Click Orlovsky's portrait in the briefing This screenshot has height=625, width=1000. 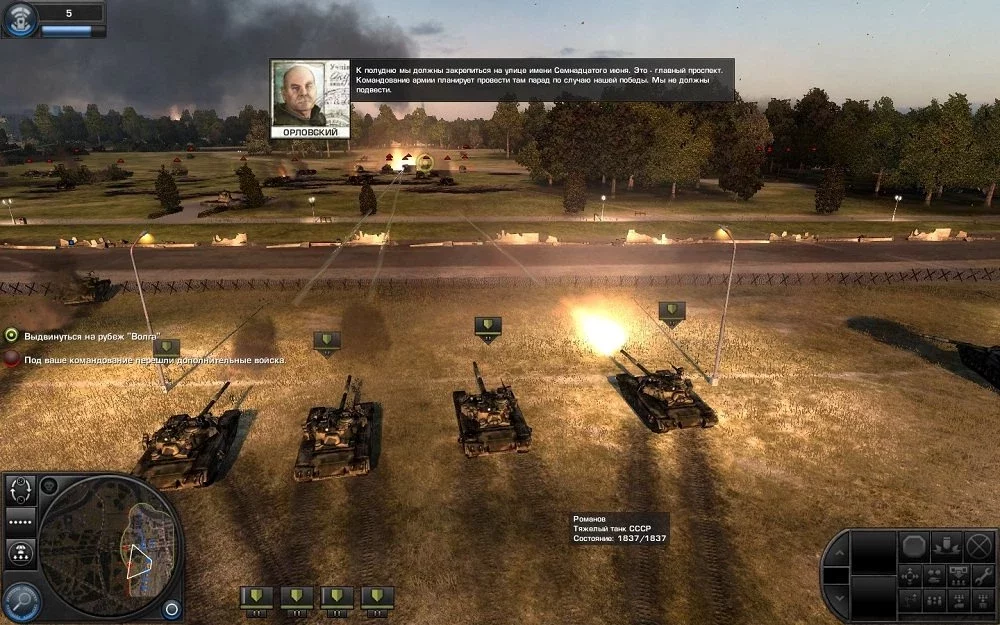pyautogui.click(x=310, y=95)
